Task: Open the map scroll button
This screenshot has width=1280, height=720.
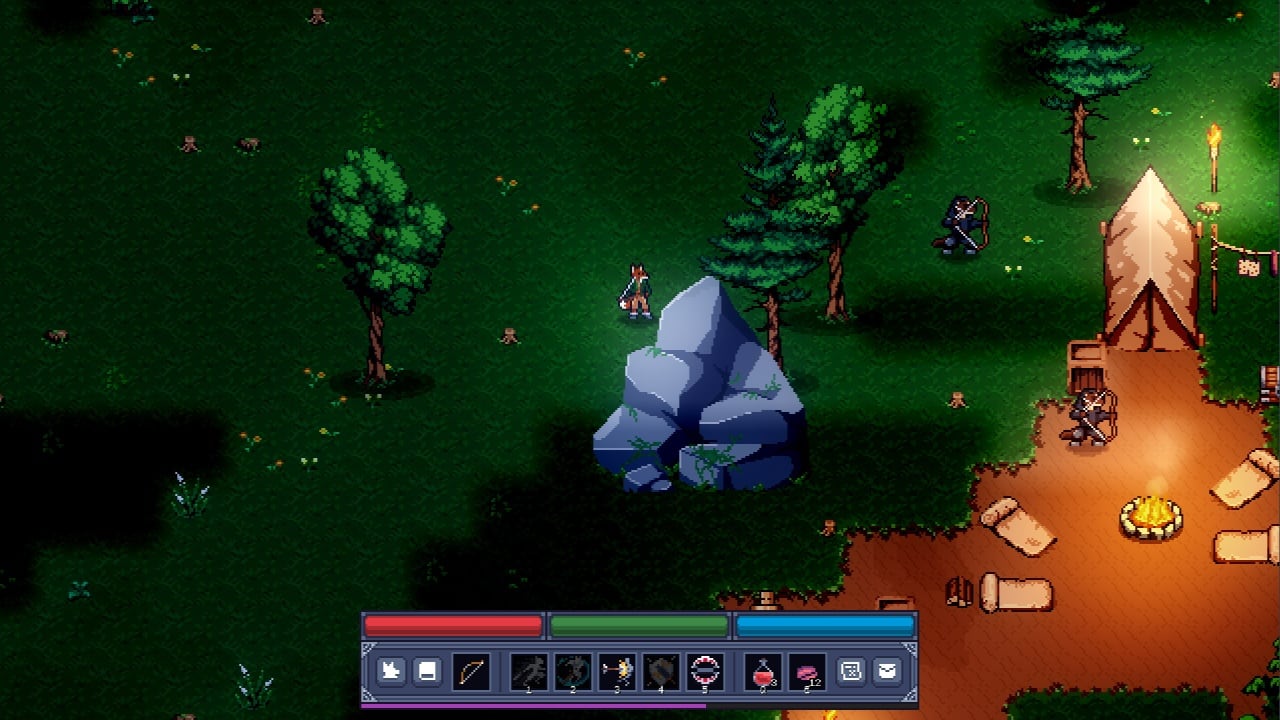Action: click(x=851, y=671)
